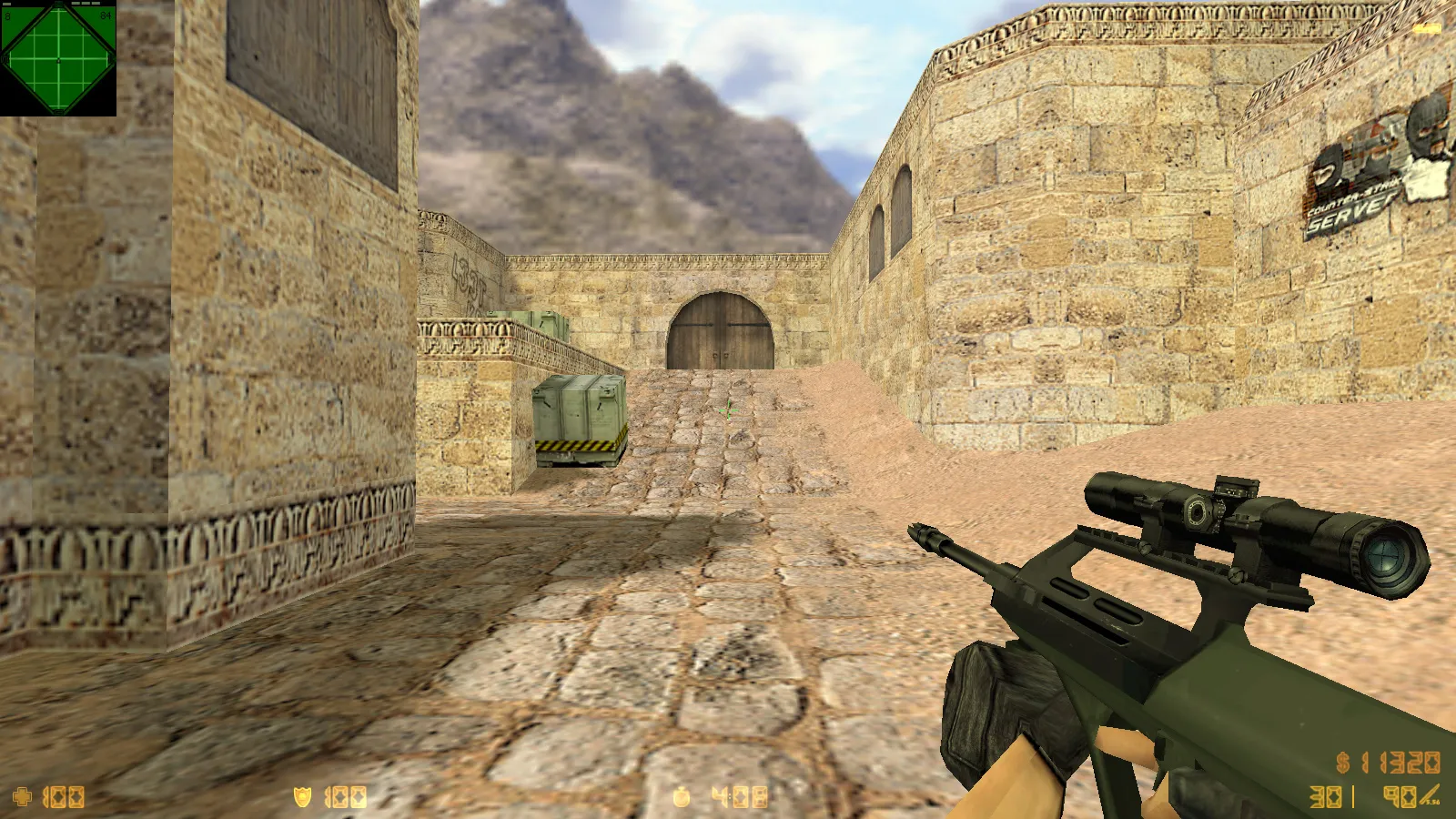Image resolution: width=1456 pixels, height=819 pixels.
Task: Click the left edge marker of the radar diamond
Action: (x=4, y=58)
